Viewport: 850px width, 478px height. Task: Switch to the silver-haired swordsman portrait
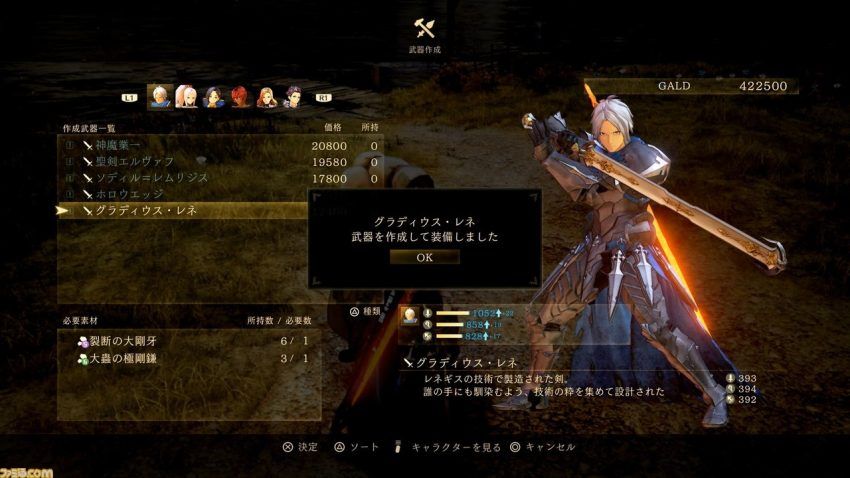click(159, 96)
